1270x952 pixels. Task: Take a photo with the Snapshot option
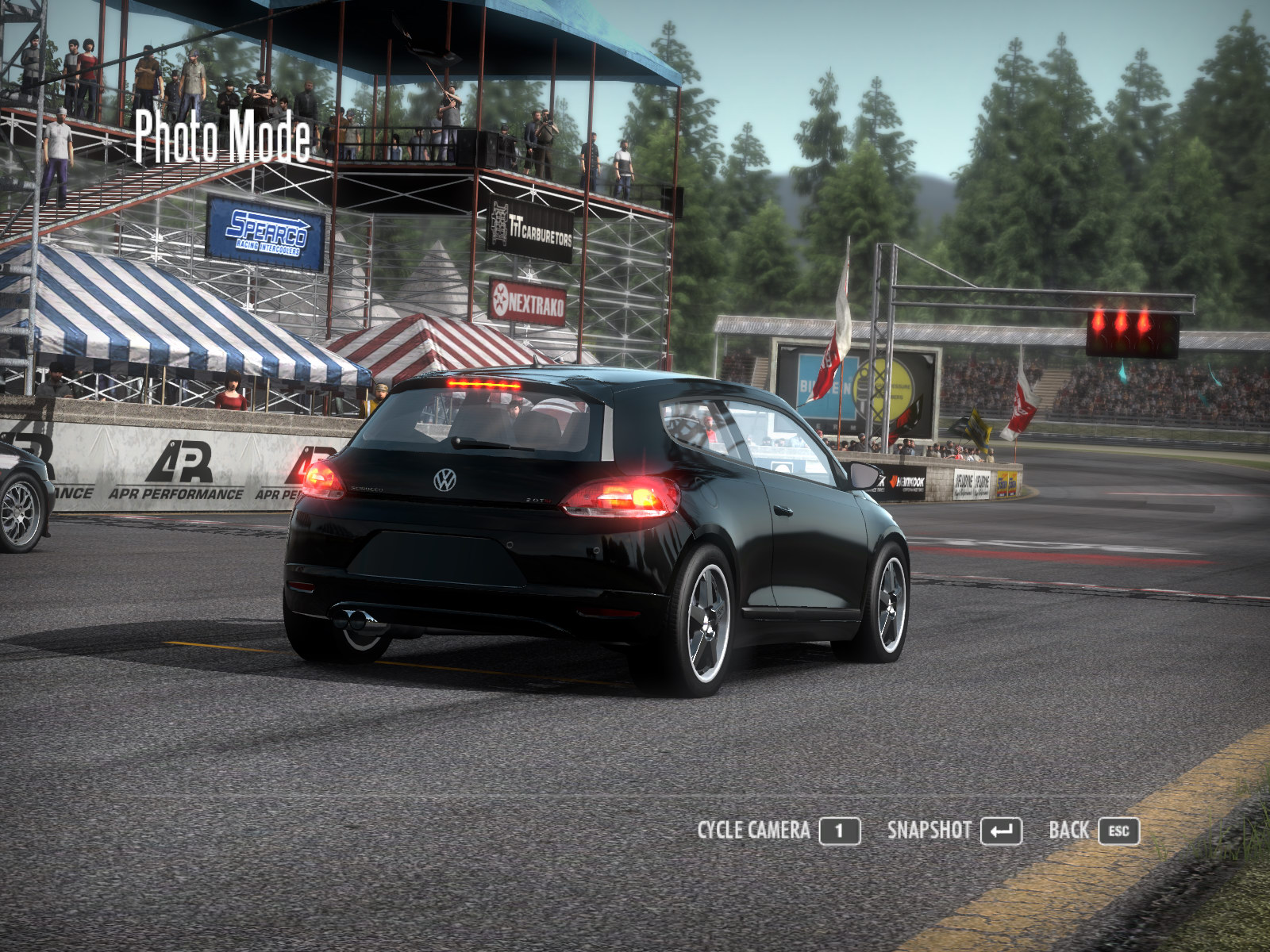pos(953,831)
